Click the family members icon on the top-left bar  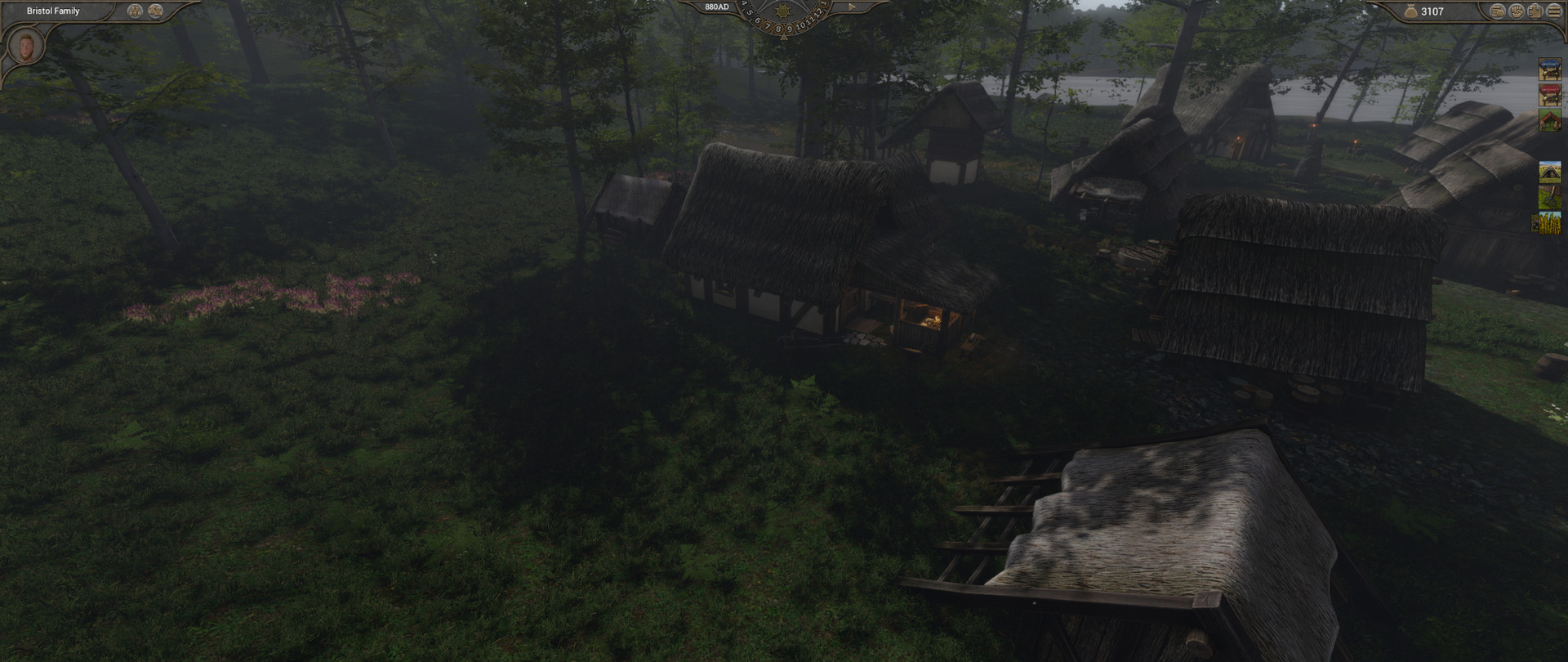point(154,11)
